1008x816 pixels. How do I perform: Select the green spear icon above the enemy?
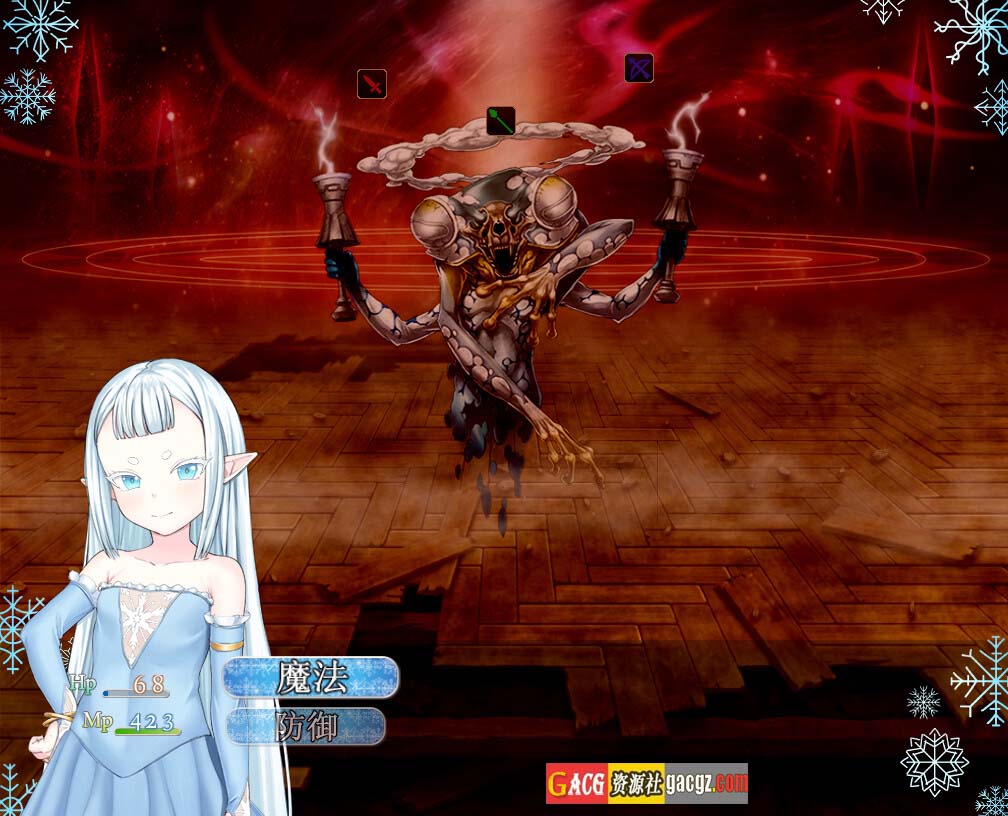[501, 122]
